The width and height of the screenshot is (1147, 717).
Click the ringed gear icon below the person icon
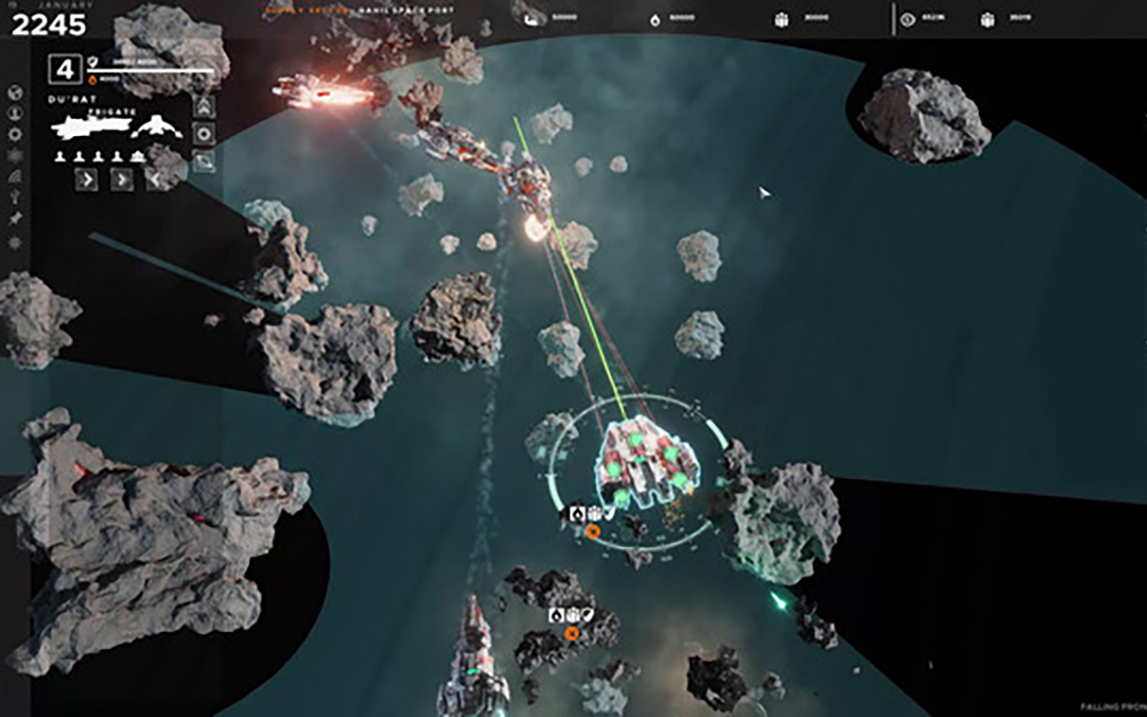(15, 134)
